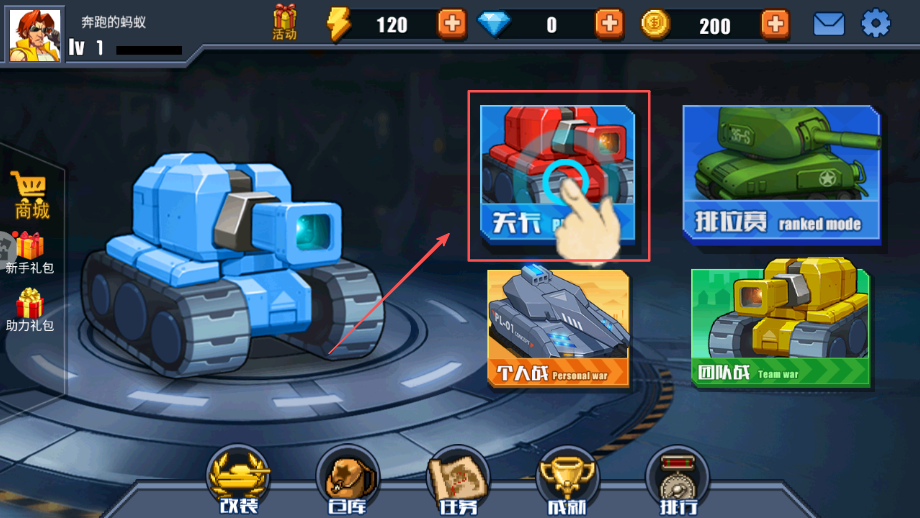Open the gear settings menu
Viewport: 920px width, 518px height.
coord(876,23)
